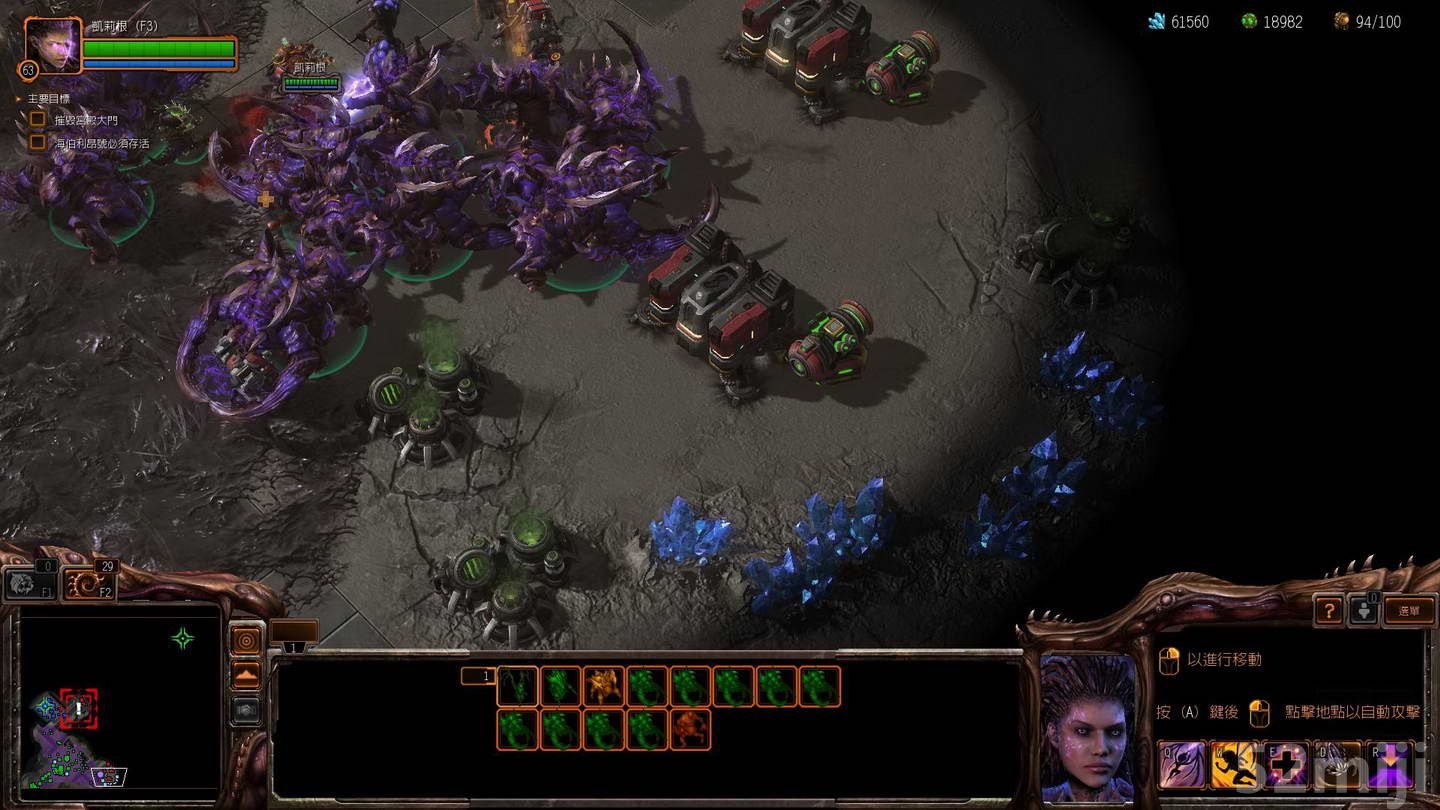Image resolution: width=1440 pixels, height=810 pixels.
Task: Click the question mark help button
Action: tap(1328, 611)
